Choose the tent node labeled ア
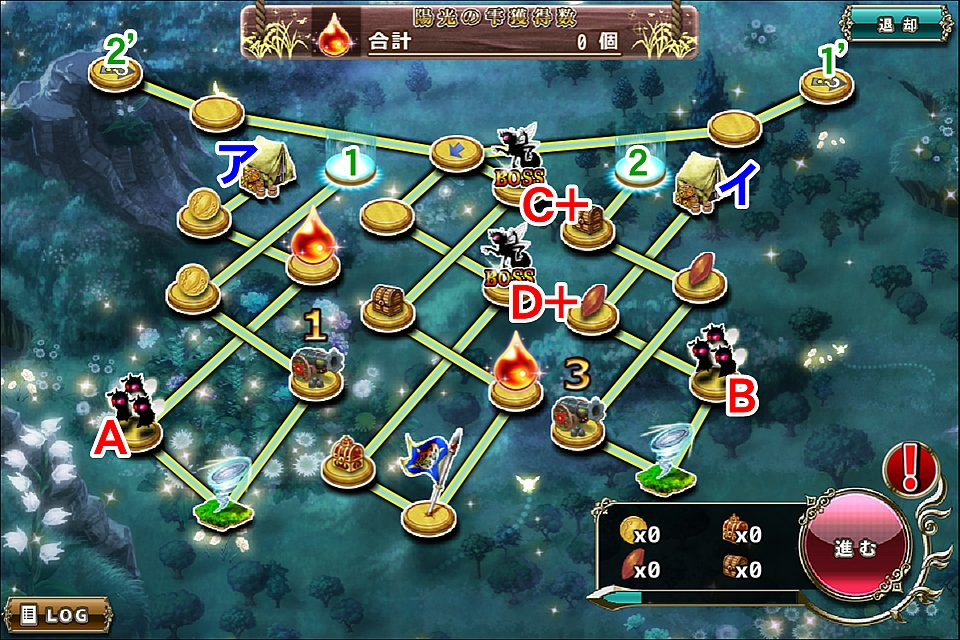The width and height of the screenshot is (960, 640). click(x=260, y=168)
